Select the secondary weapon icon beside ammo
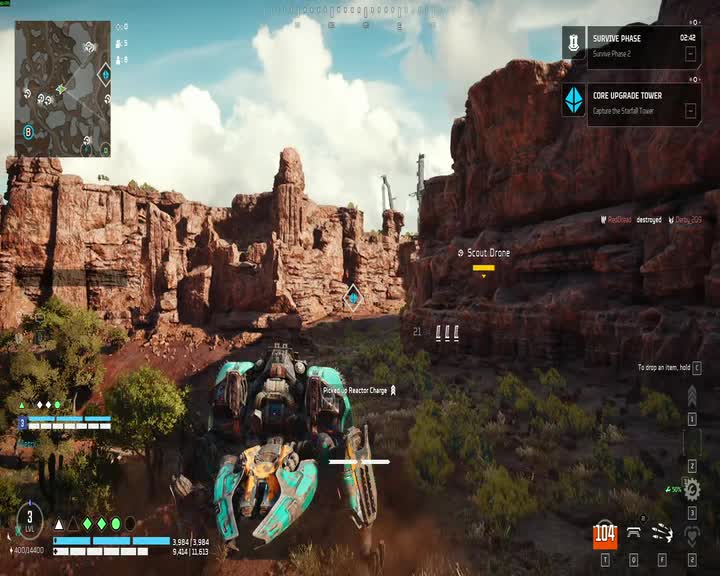This screenshot has width=720, height=576. tap(634, 534)
